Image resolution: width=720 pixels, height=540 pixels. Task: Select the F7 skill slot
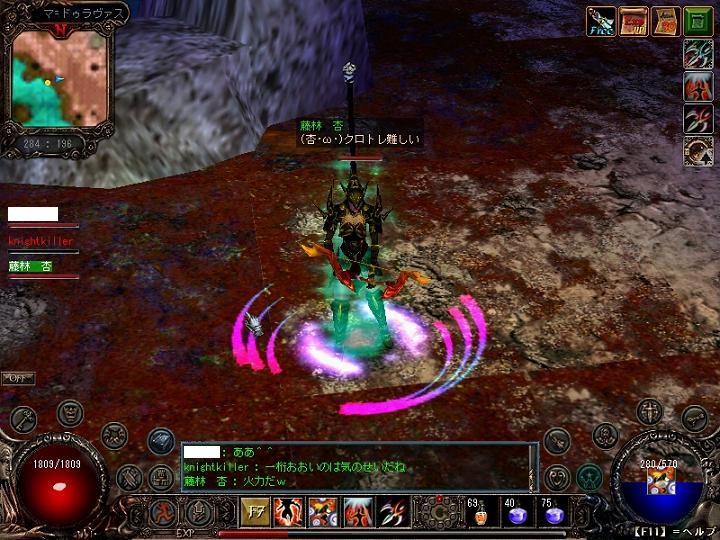coord(255,513)
